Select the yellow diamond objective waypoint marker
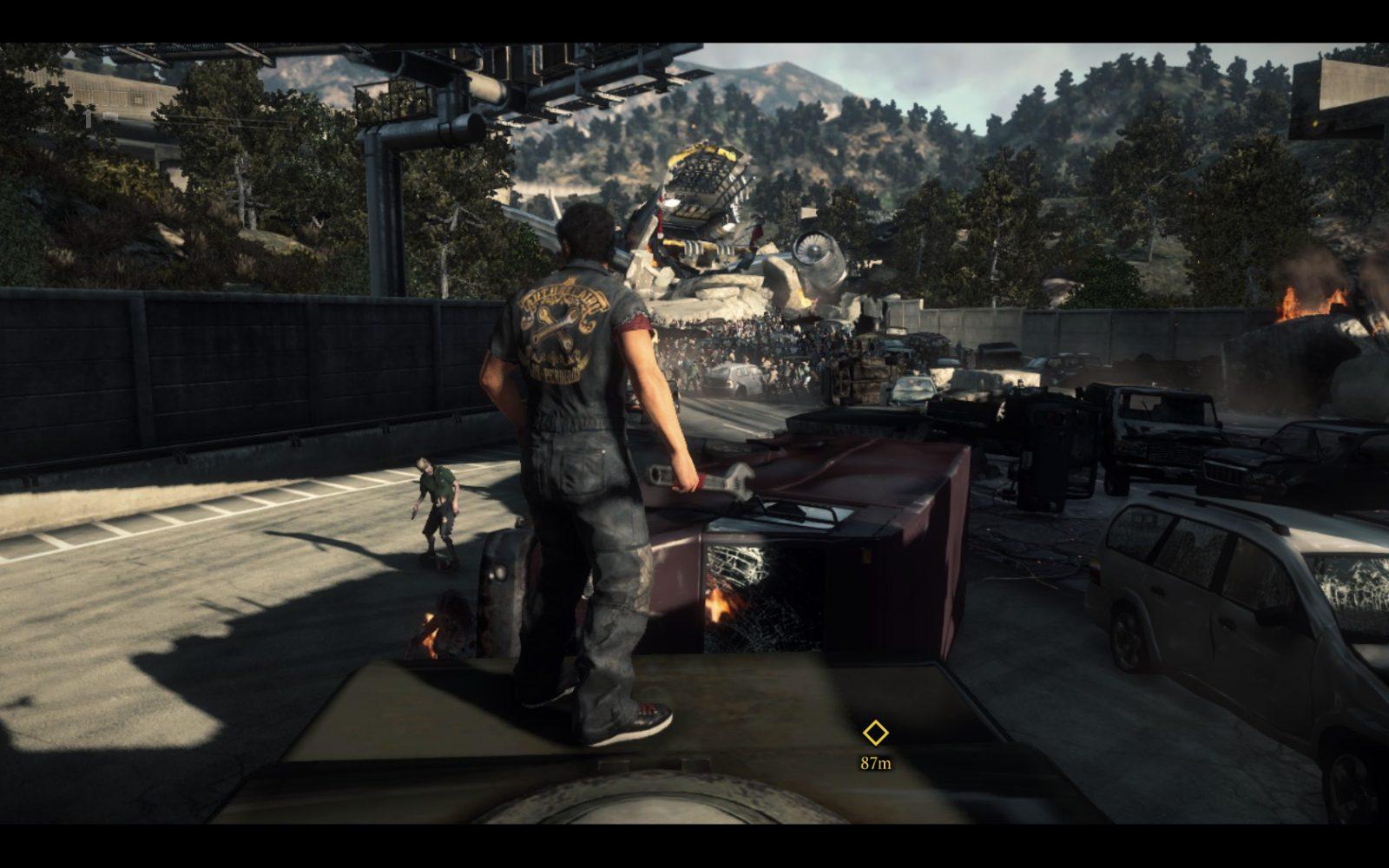The width and height of the screenshot is (1389, 868). pos(875,733)
